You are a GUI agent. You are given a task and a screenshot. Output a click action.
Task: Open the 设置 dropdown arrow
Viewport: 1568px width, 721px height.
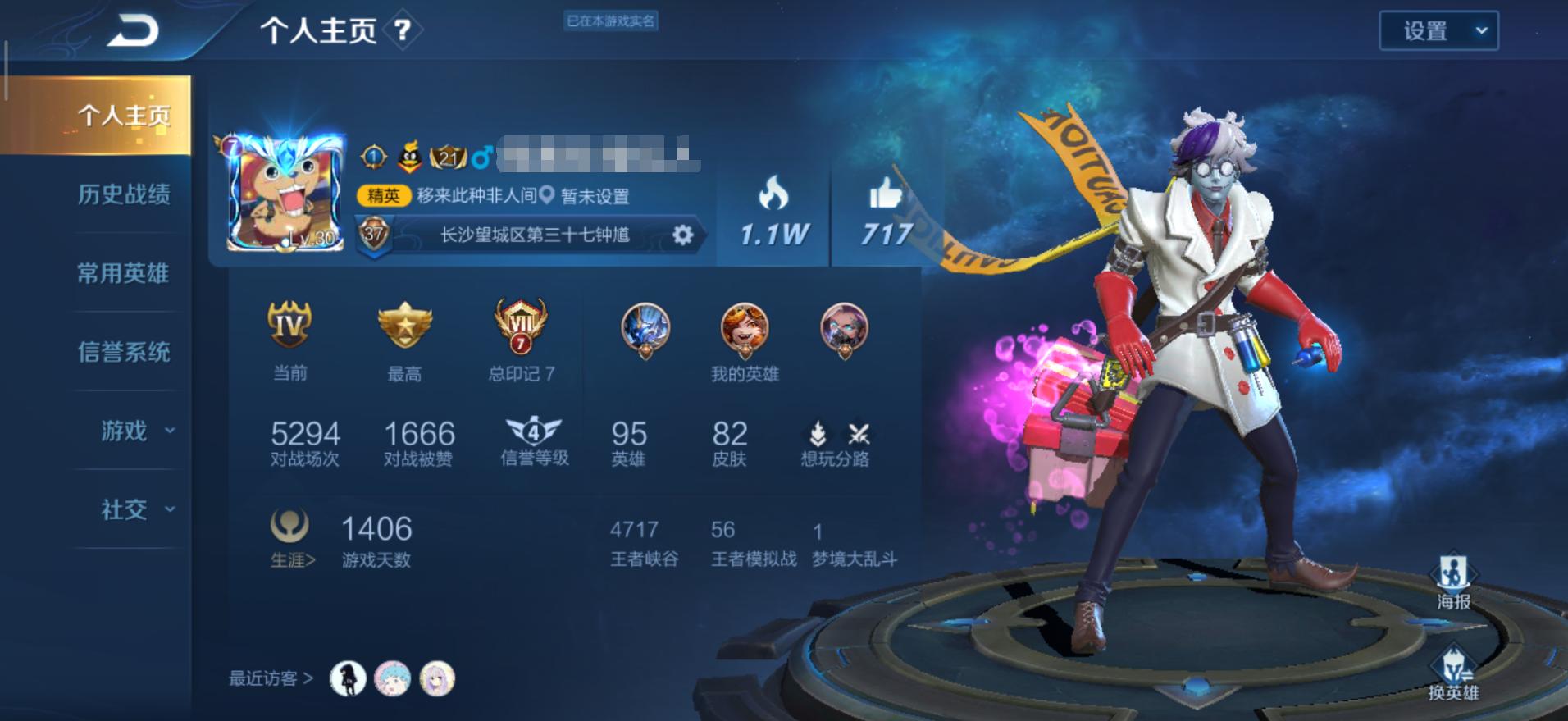tap(1482, 30)
